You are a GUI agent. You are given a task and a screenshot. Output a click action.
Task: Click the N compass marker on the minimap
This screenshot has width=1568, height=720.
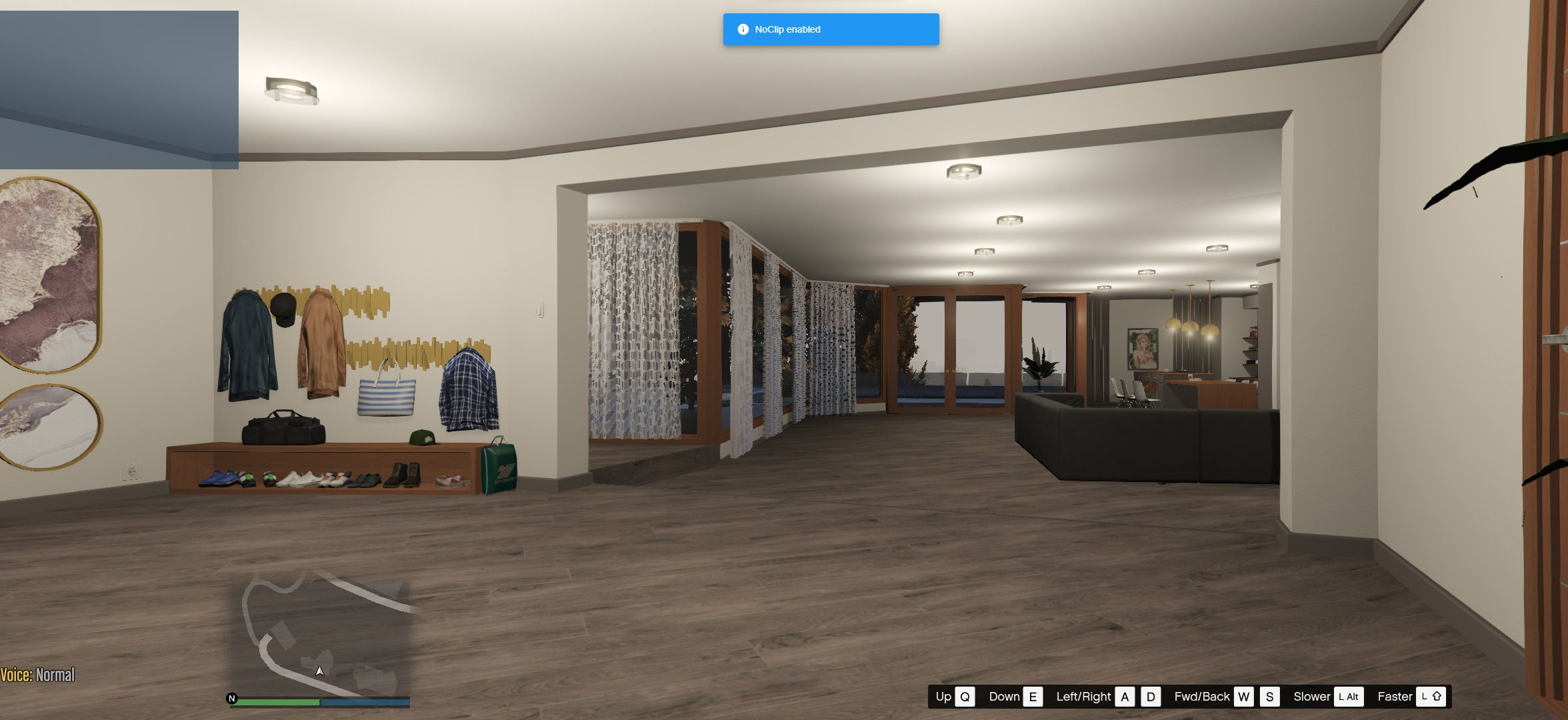[x=231, y=699]
